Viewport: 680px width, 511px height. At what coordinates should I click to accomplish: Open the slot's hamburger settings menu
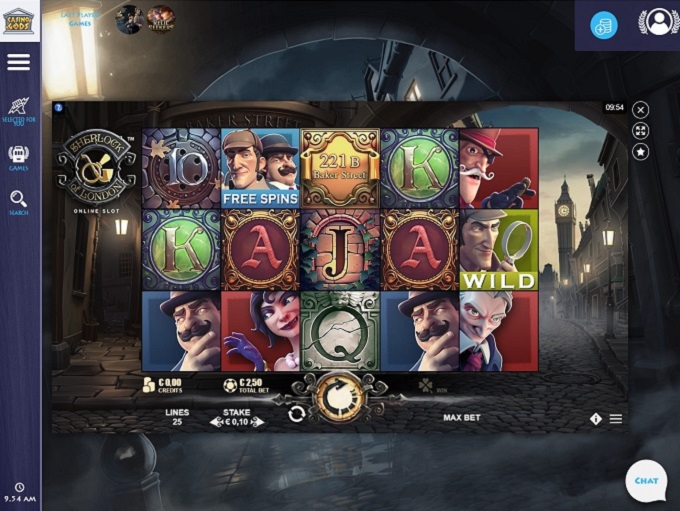(x=616, y=419)
